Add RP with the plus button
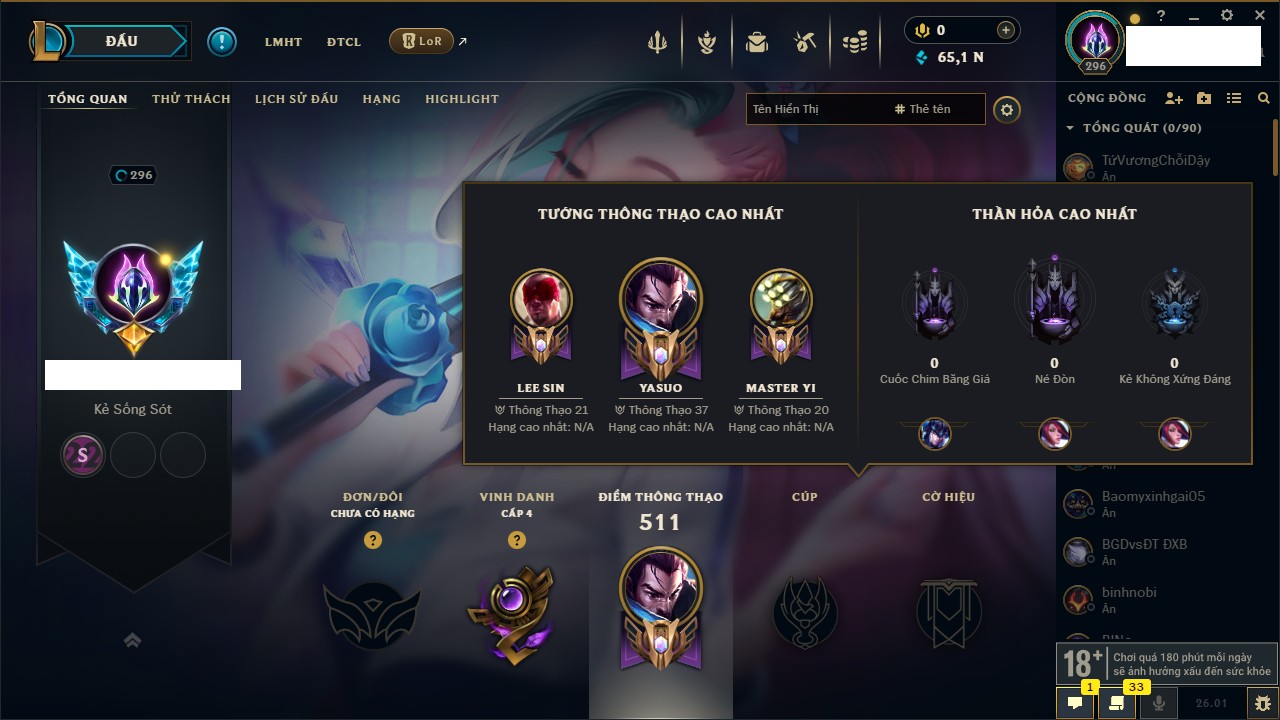 1005,30
